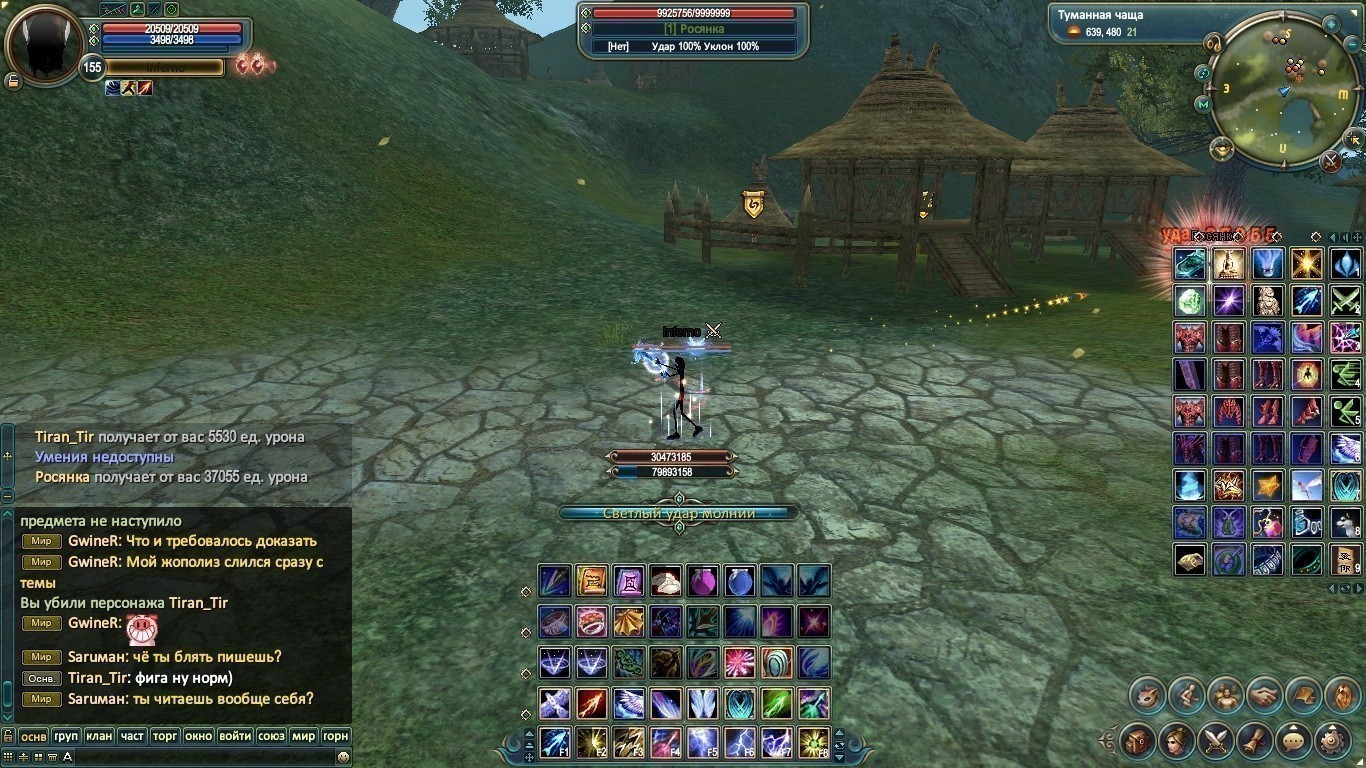Open the pet menu button

click(x=1148, y=695)
